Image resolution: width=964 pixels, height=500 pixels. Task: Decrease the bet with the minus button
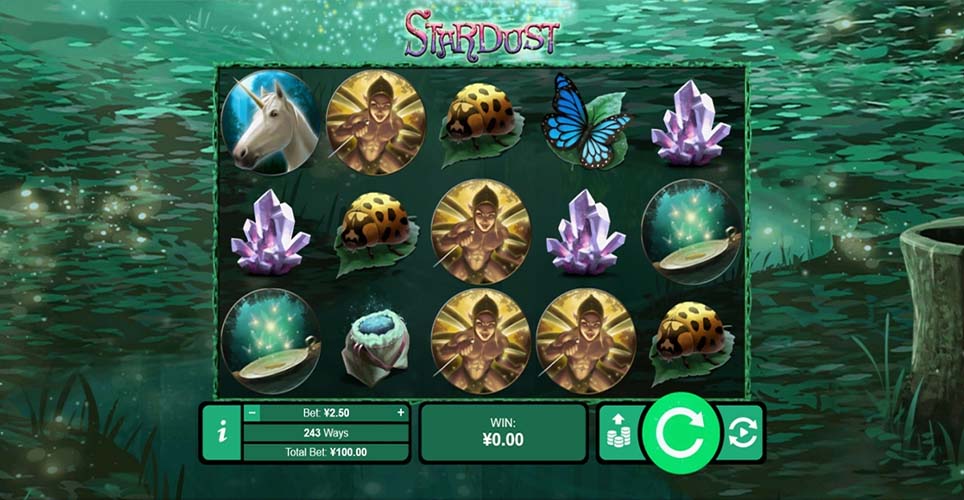(253, 412)
